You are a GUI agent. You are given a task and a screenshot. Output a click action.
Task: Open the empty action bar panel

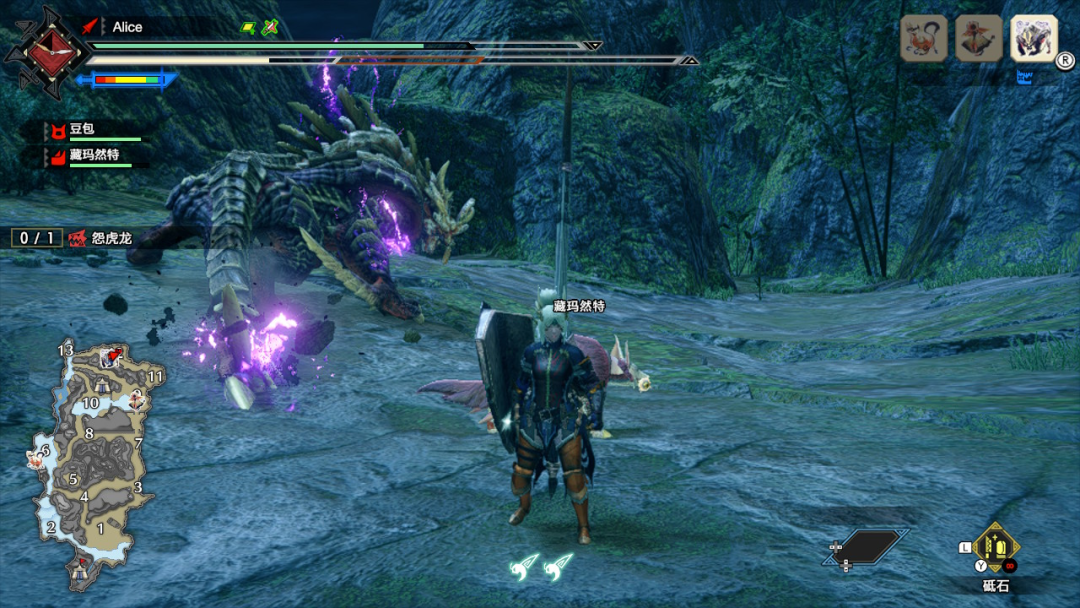866,547
